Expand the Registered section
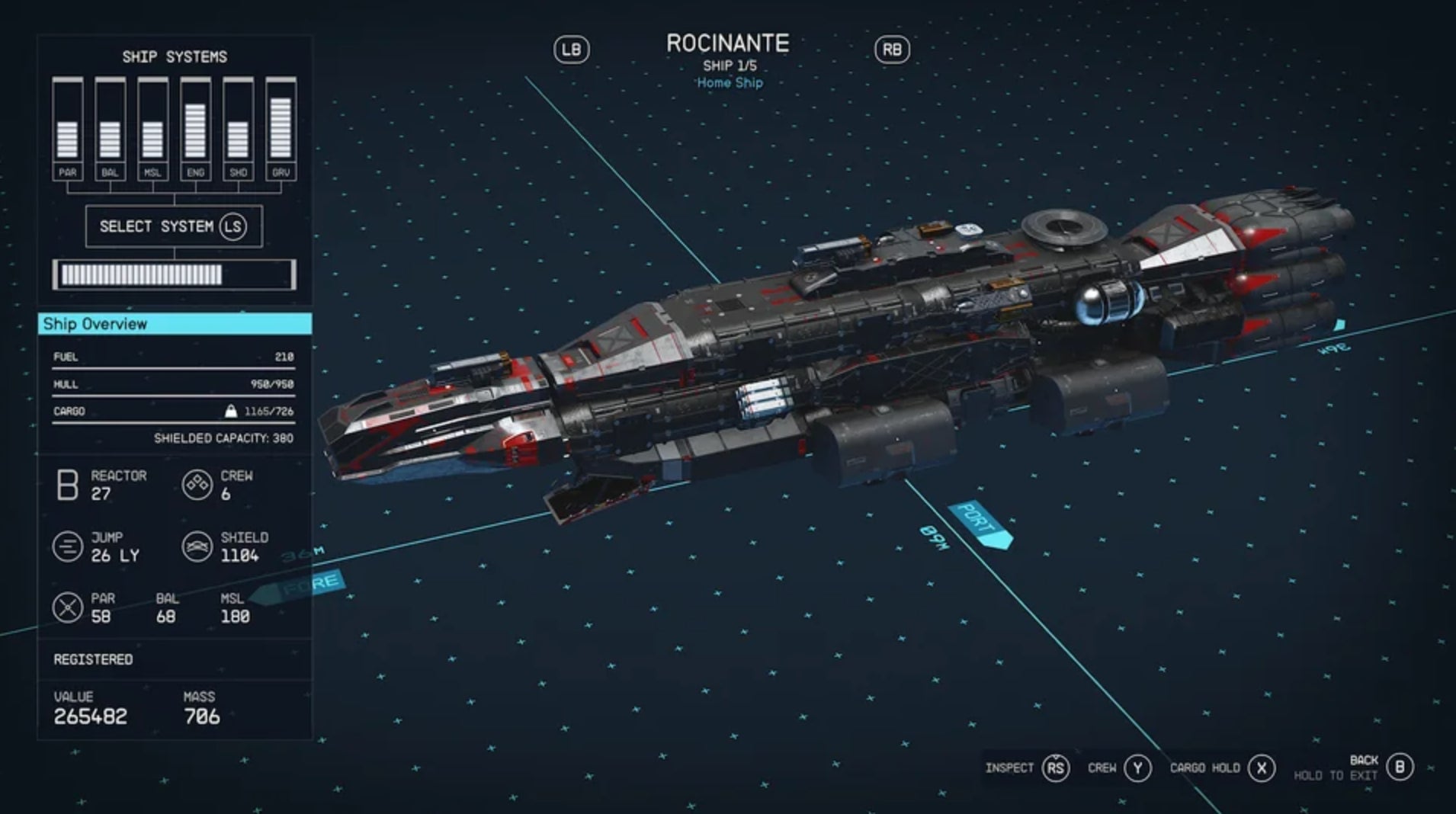The height and width of the screenshot is (814, 1456). (93, 659)
